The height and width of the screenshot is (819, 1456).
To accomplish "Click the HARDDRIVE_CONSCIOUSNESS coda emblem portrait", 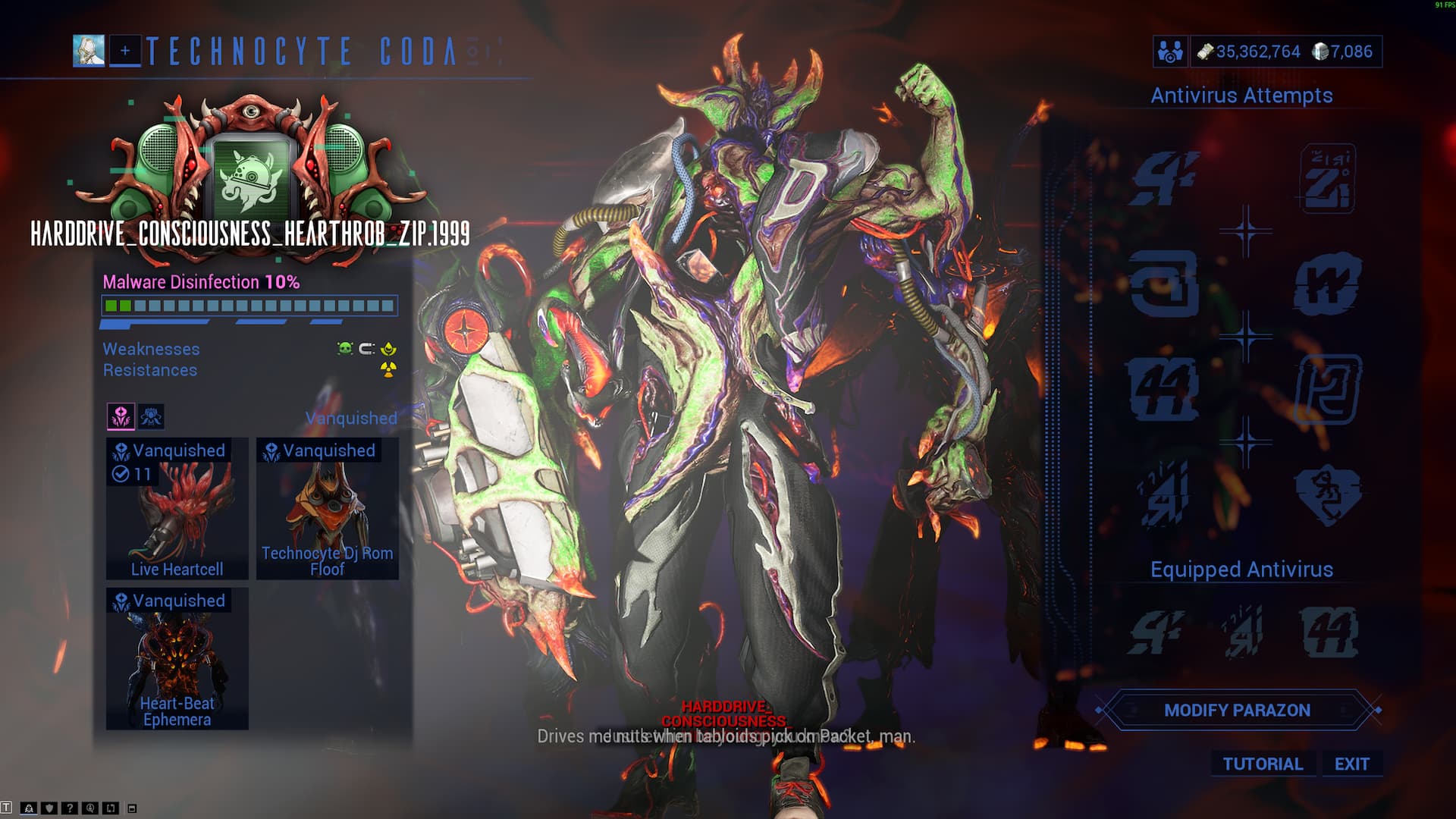I will click(250, 178).
